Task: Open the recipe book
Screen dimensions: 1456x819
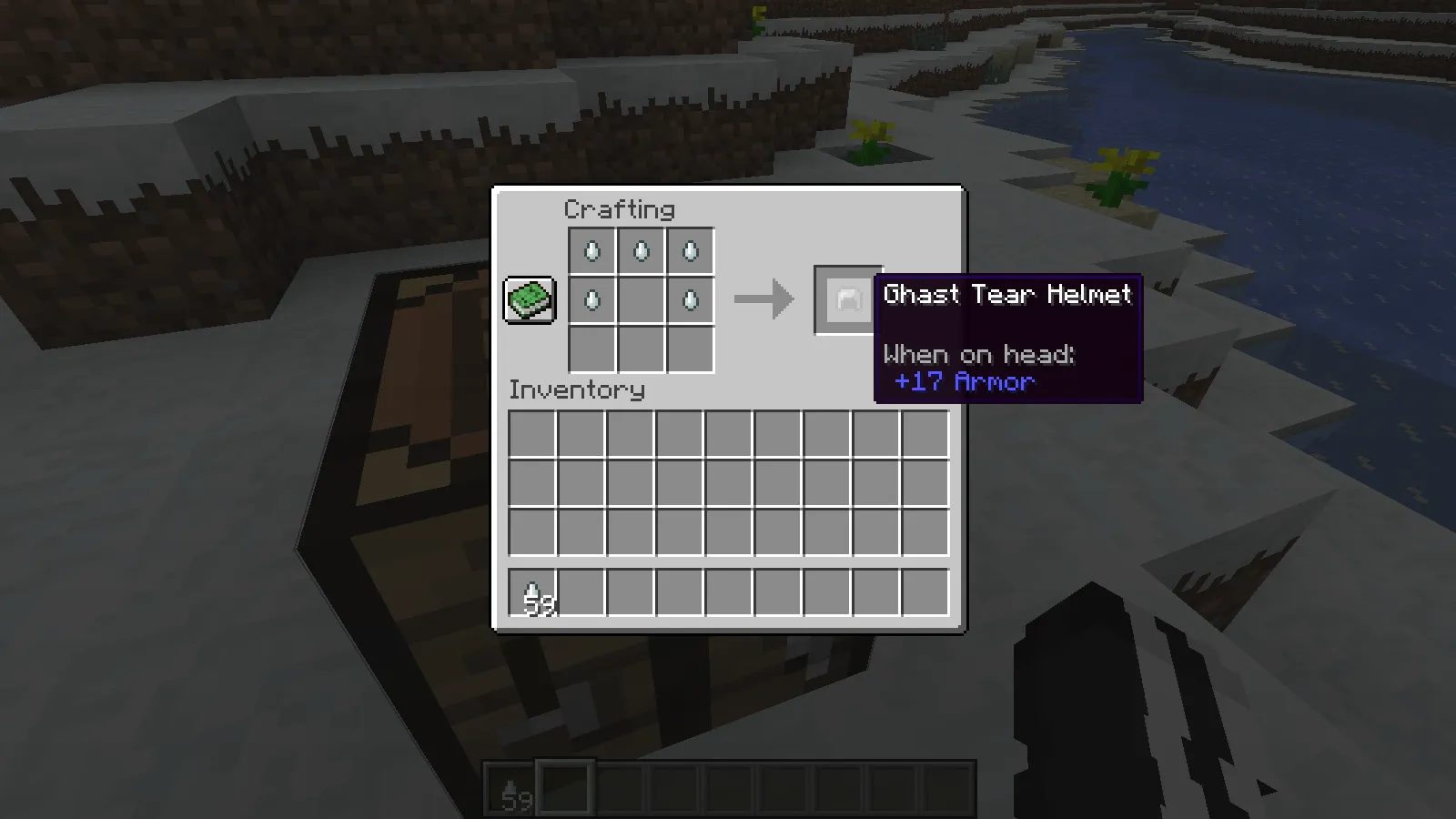Action: click(529, 300)
